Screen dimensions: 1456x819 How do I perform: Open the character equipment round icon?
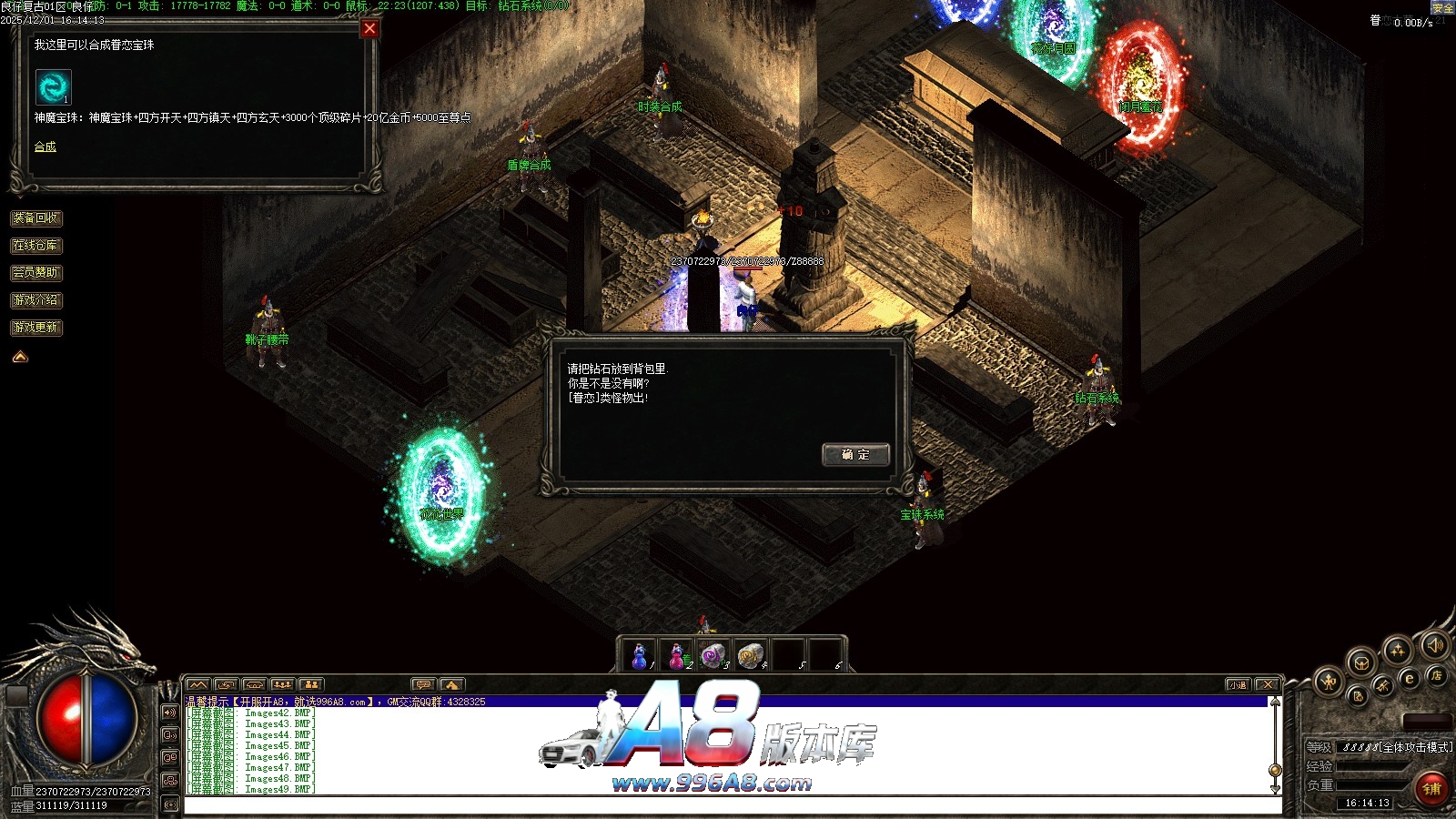[x=1330, y=681]
